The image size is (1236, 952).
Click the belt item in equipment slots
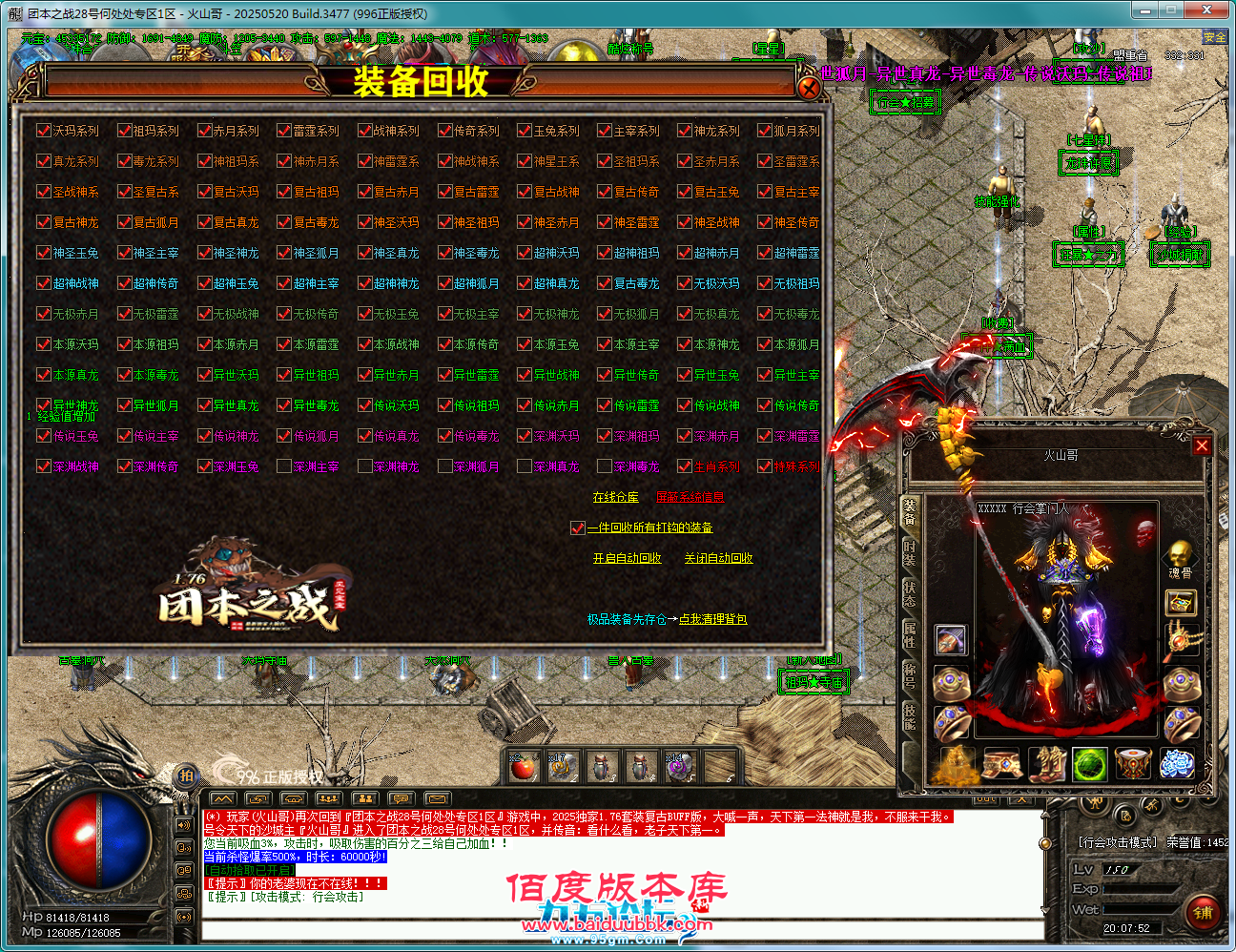point(1002,763)
